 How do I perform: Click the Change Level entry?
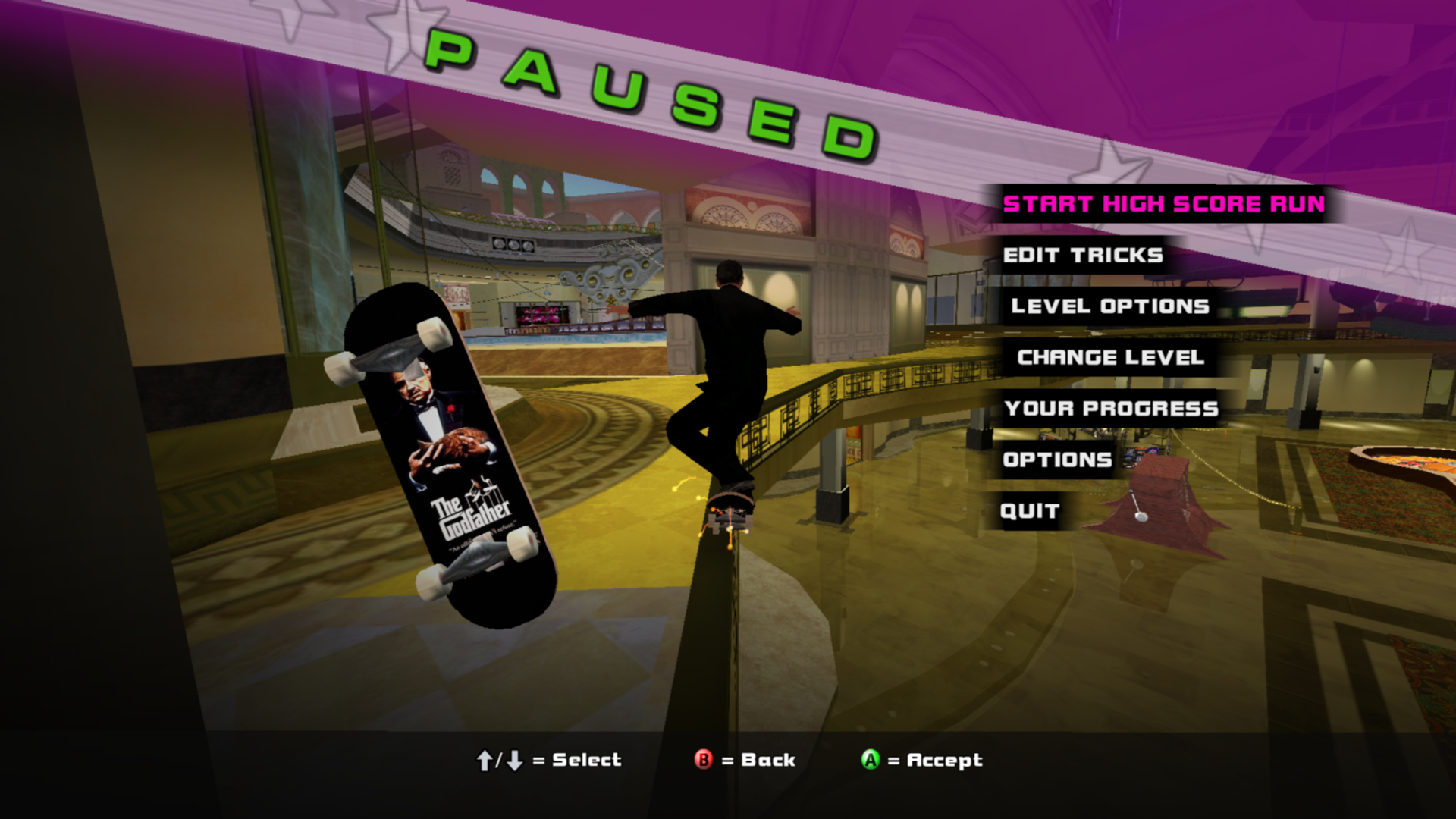[1110, 357]
